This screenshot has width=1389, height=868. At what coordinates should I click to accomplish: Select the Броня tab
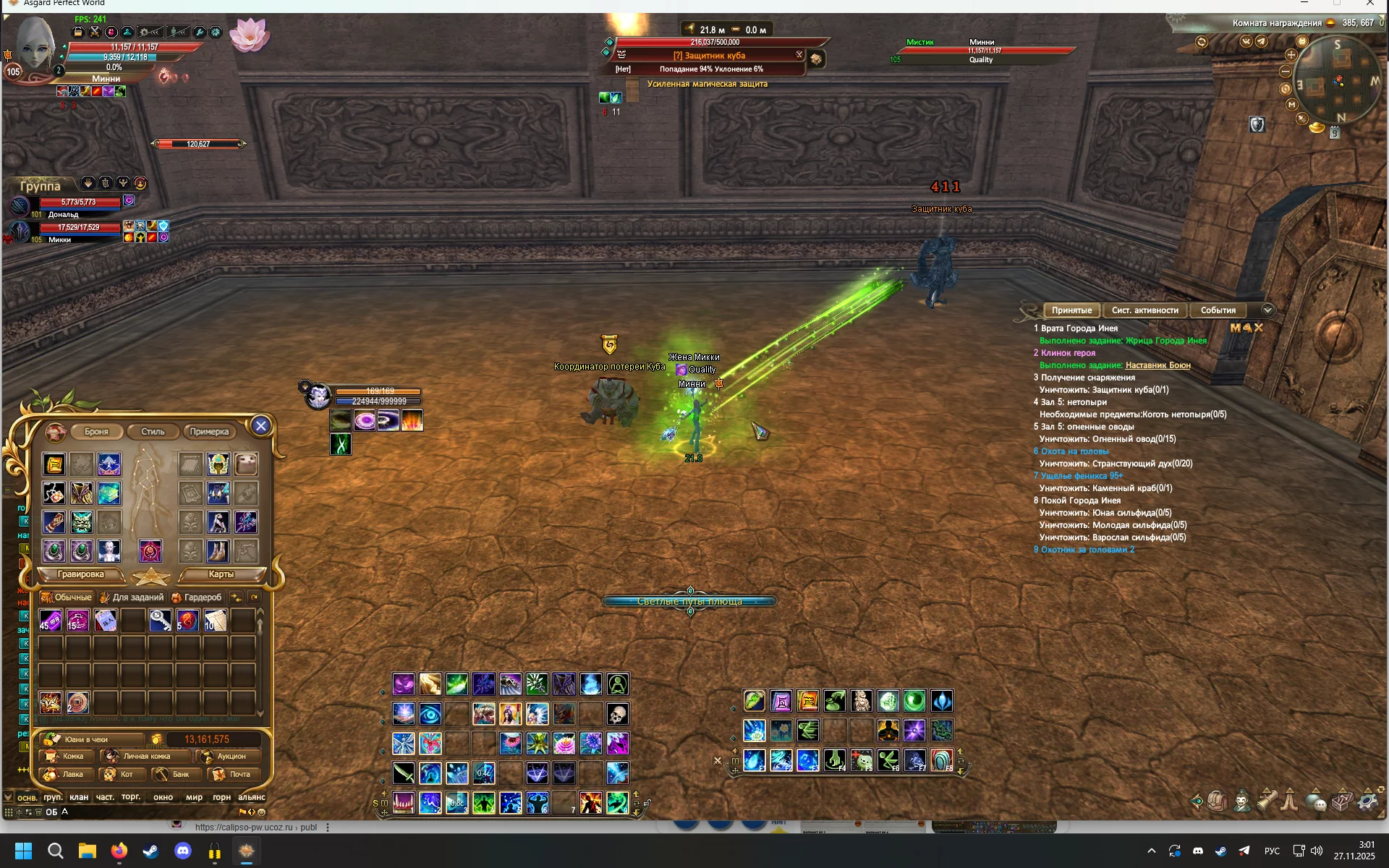(x=96, y=432)
